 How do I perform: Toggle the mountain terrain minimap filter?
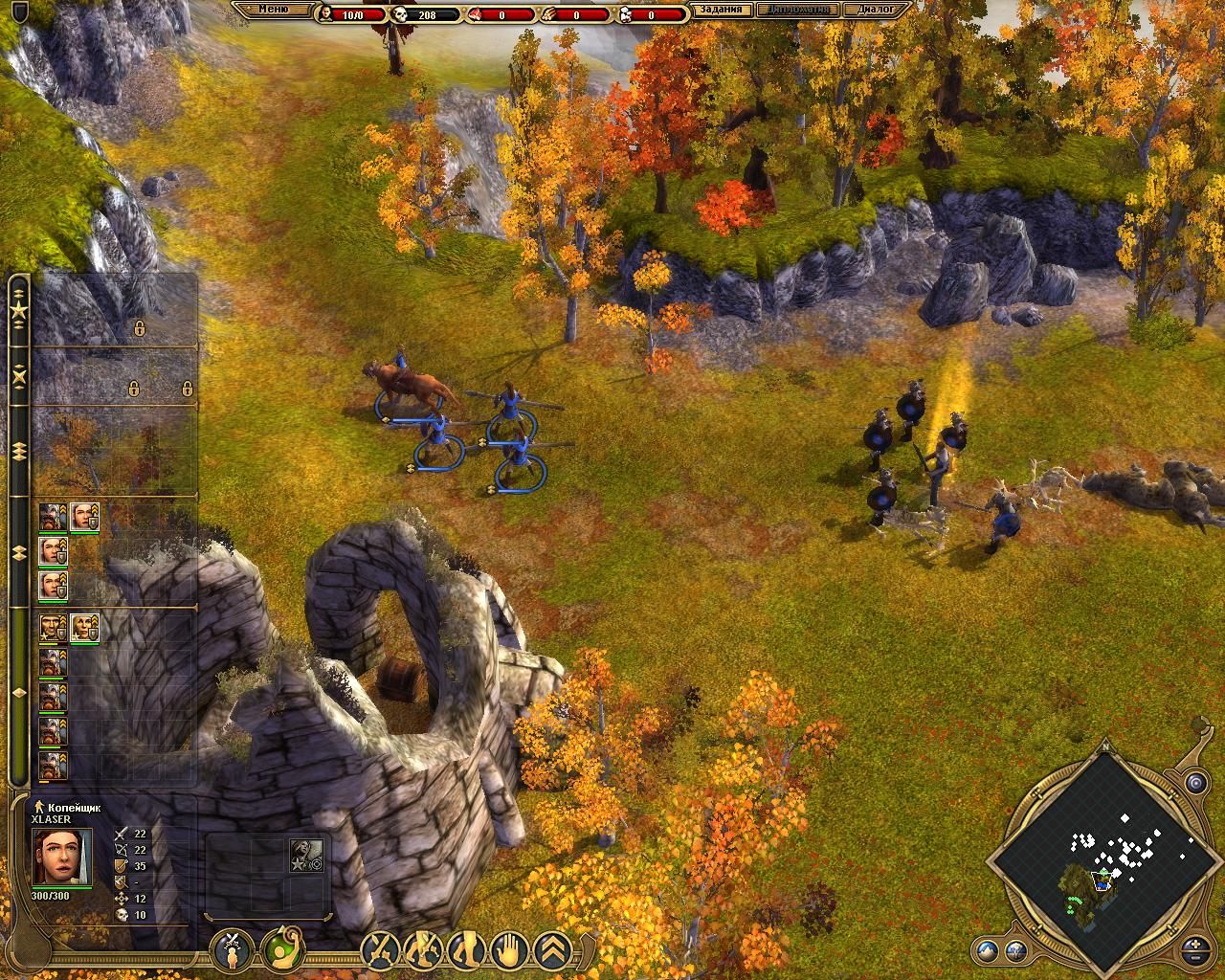[989, 951]
